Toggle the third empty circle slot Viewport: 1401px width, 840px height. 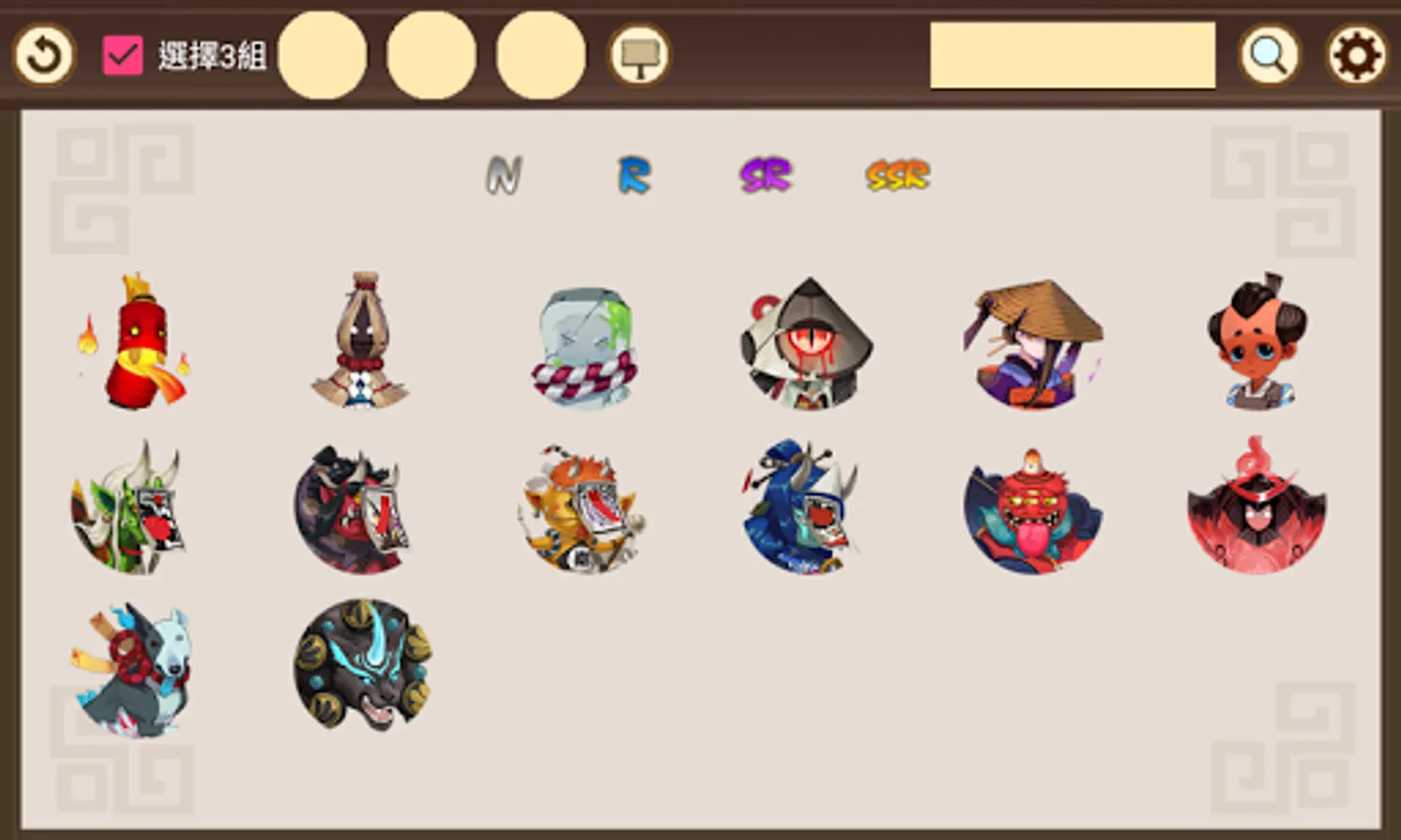pos(539,55)
